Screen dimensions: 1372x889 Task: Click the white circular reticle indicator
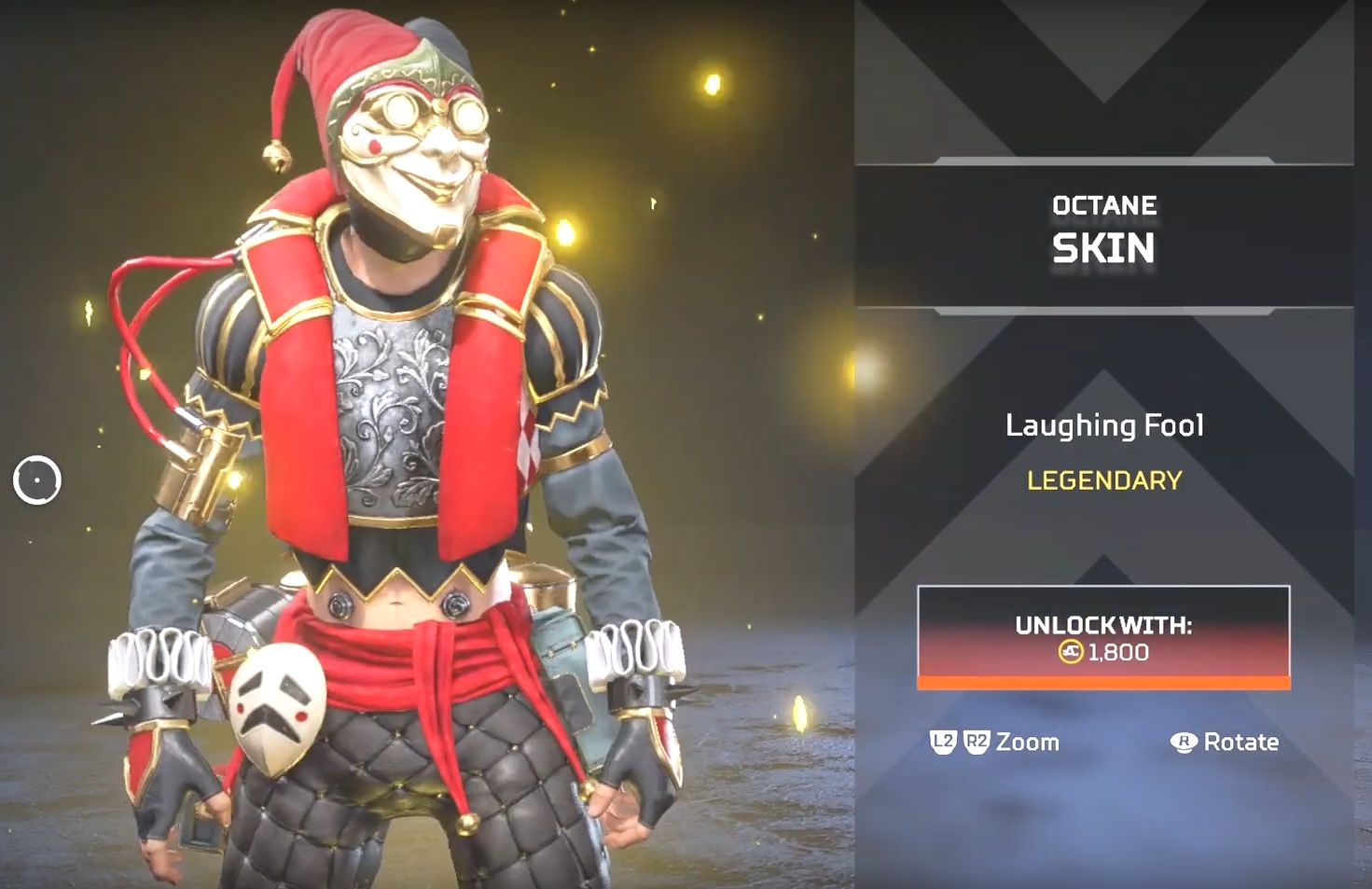[37, 481]
